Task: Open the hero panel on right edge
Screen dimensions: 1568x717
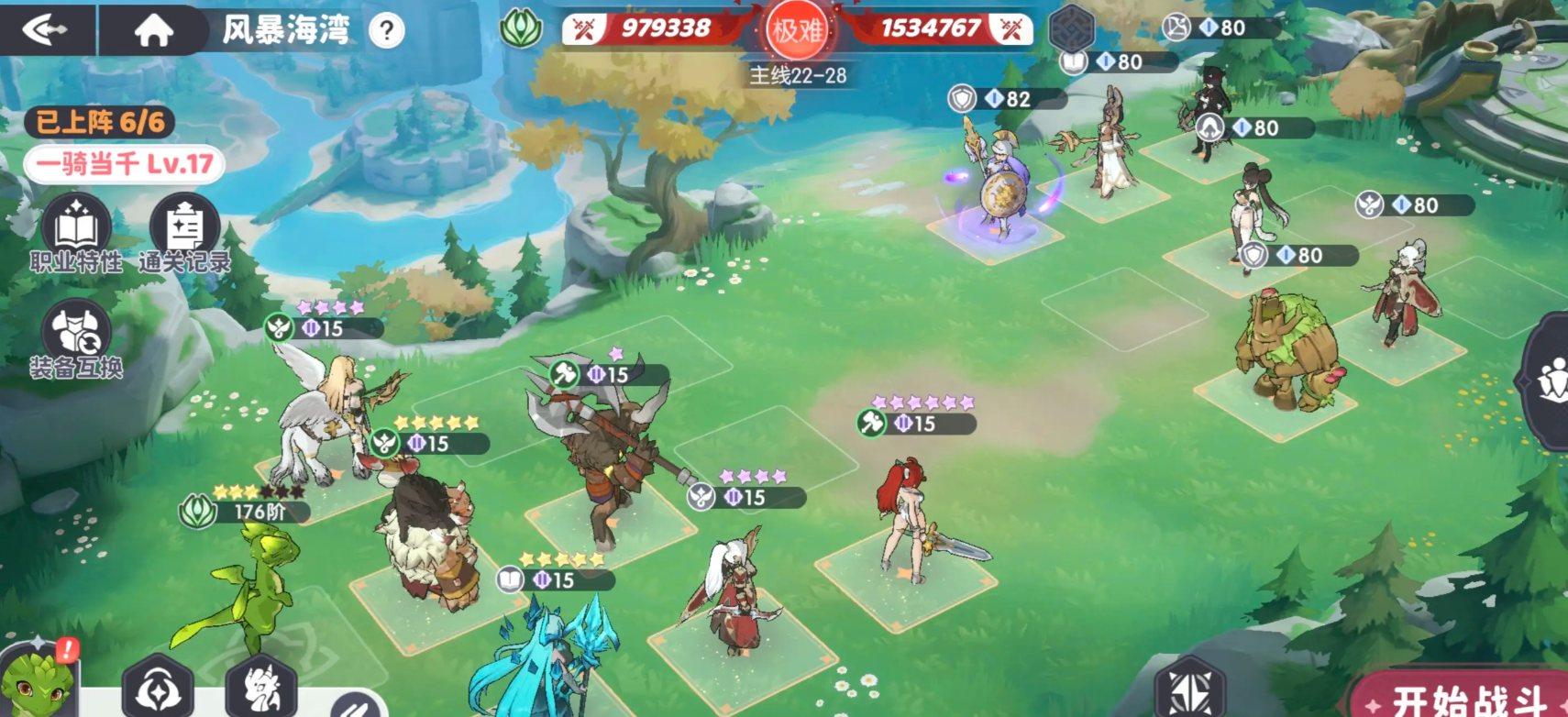Action: coord(1550,381)
